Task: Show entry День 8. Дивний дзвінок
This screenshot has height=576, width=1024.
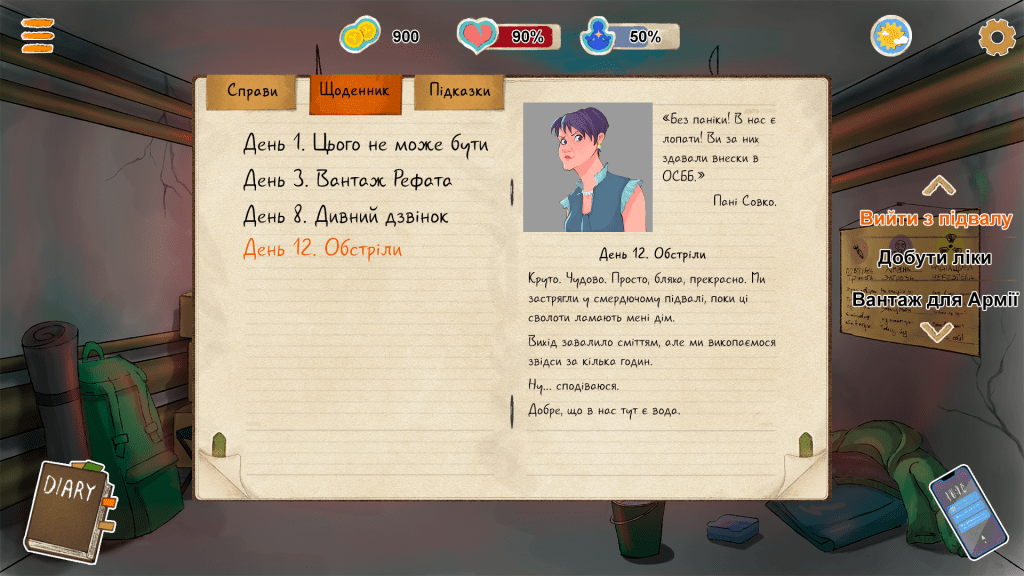Action: coord(345,215)
